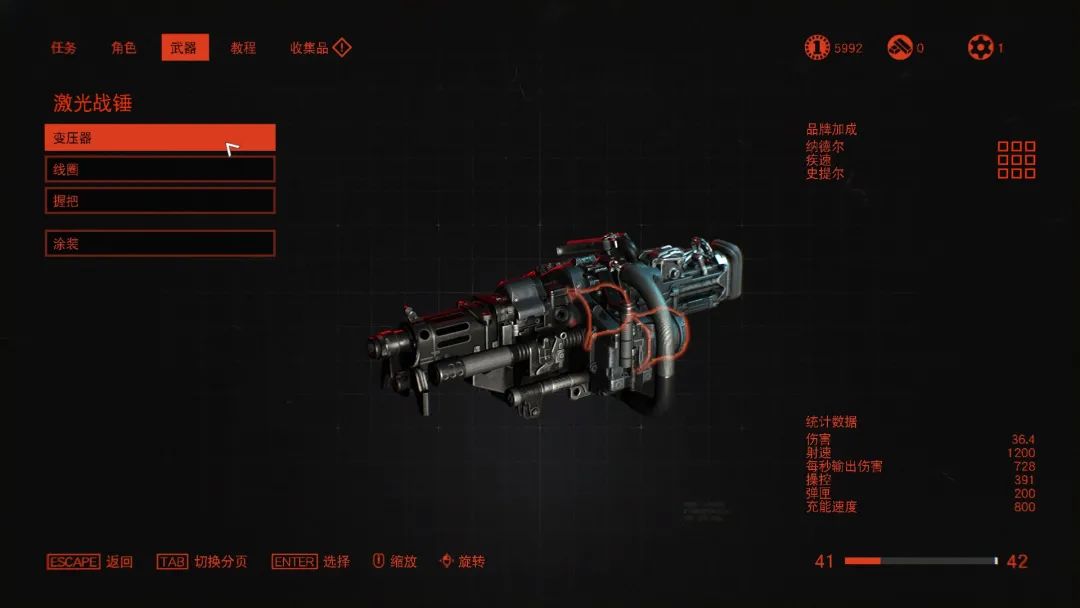Go to the 教程 tab

243,48
